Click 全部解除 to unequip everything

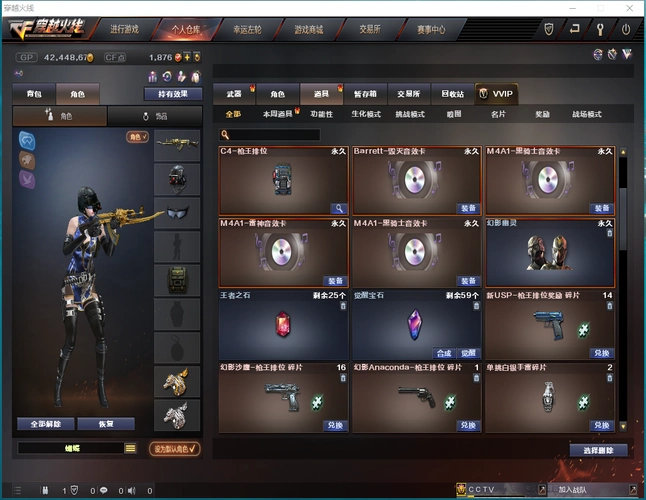[x=46, y=424]
